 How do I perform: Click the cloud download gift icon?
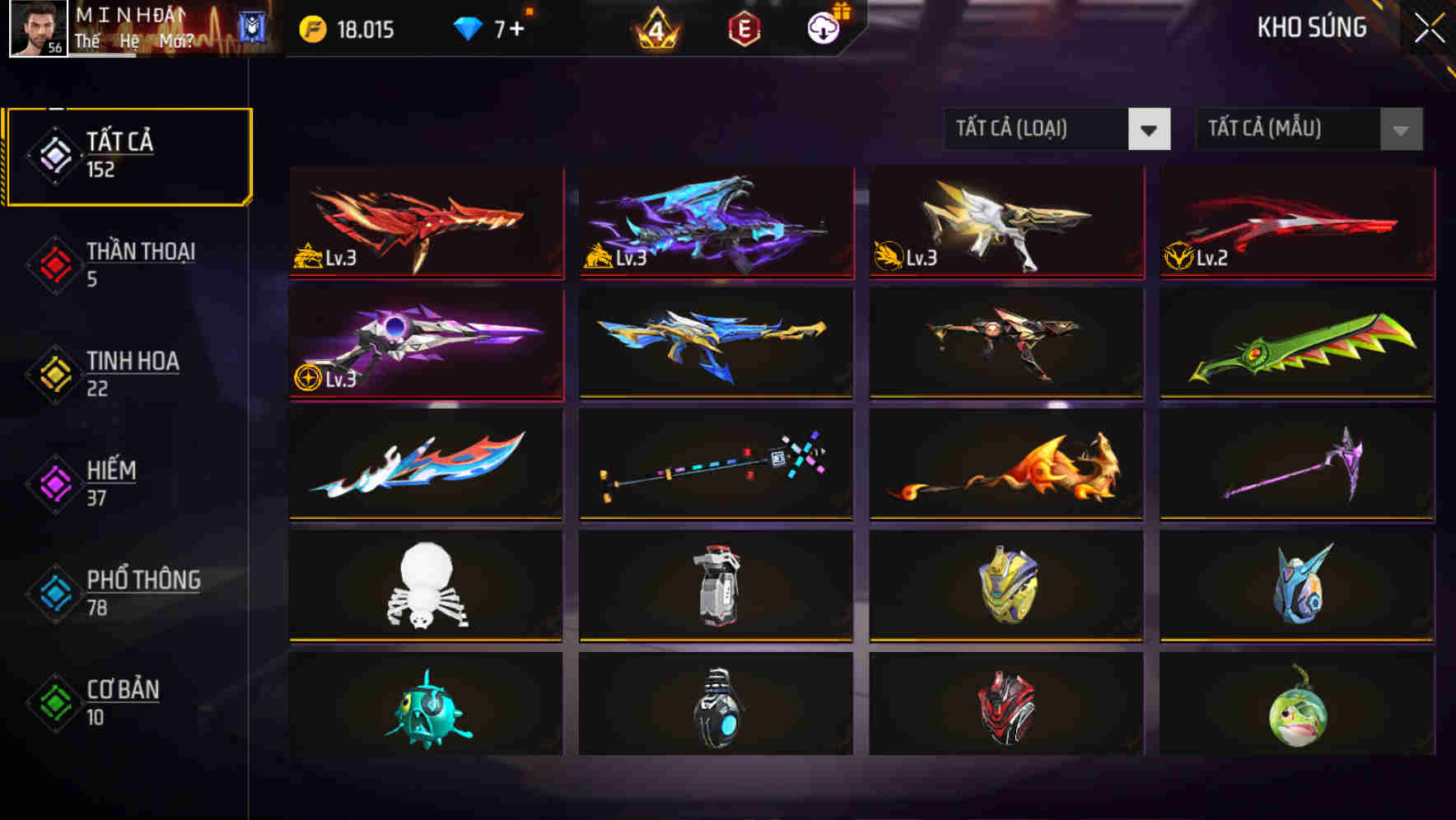click(x=823, y=27)
